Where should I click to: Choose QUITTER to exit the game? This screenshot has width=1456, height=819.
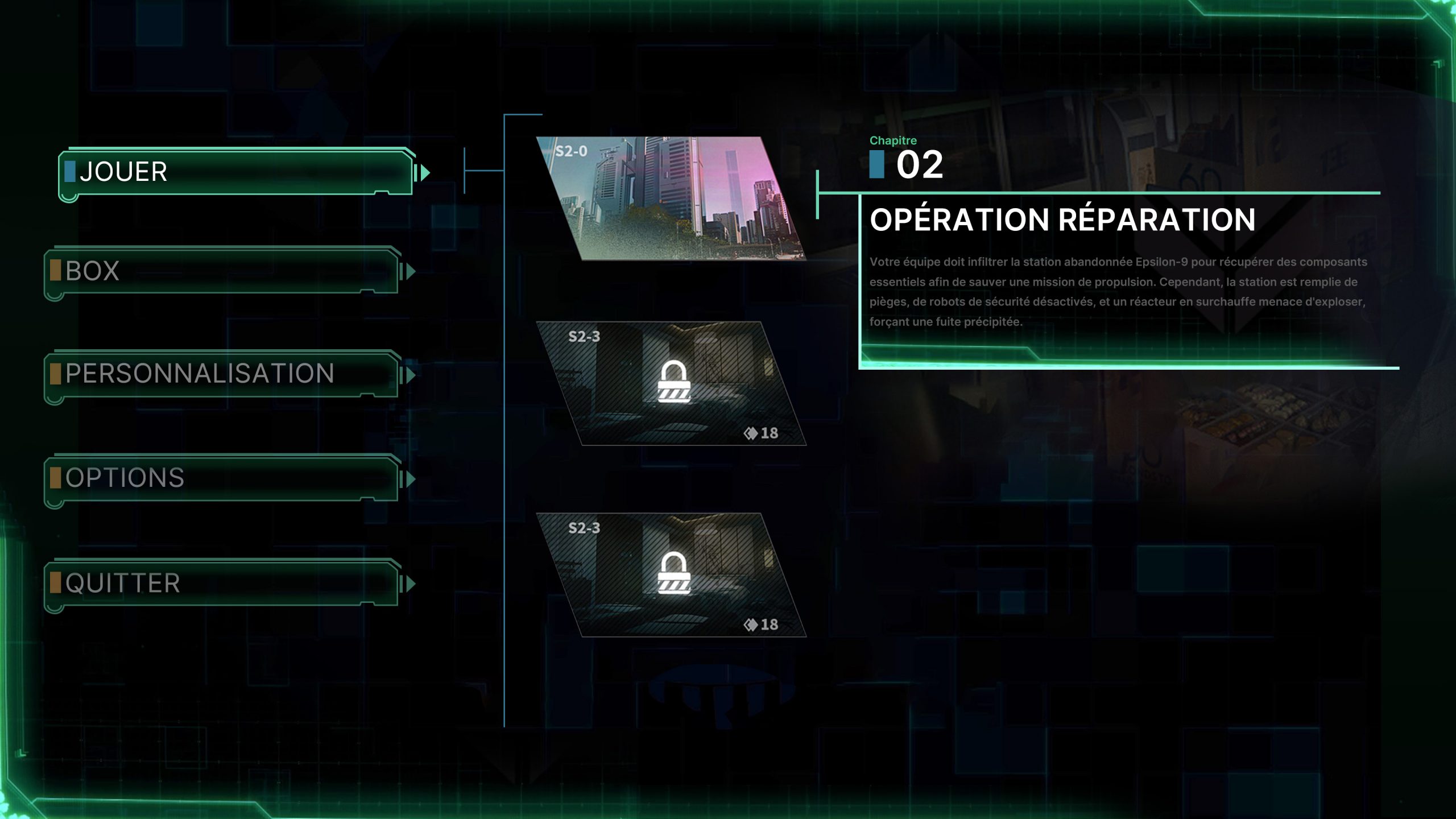pos(222,583)
